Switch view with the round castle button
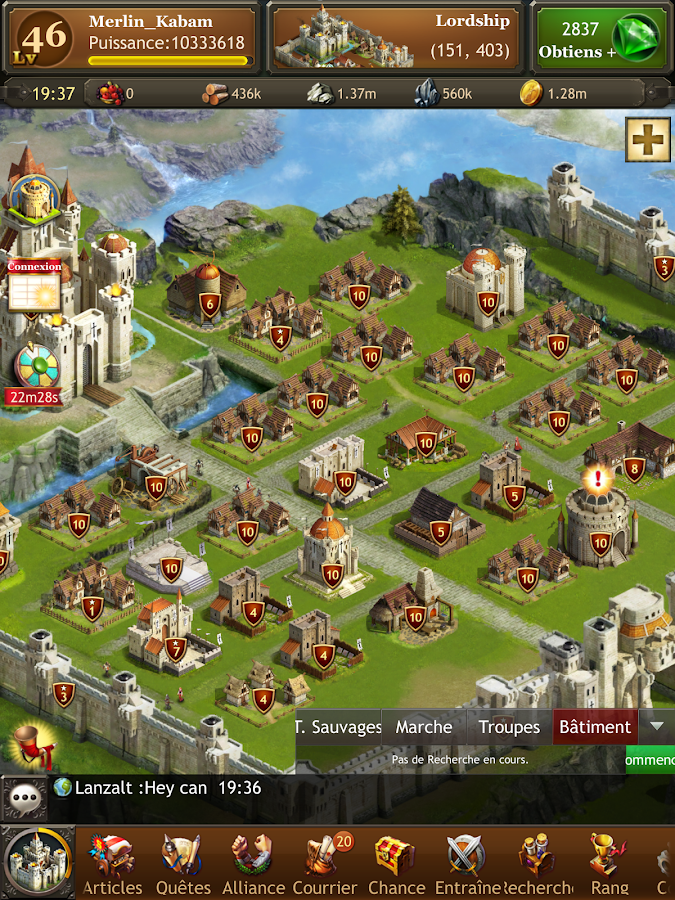Image resolution: width=675 pixels, height=900 pixels. pyautogui.click(x=37, y=862)
